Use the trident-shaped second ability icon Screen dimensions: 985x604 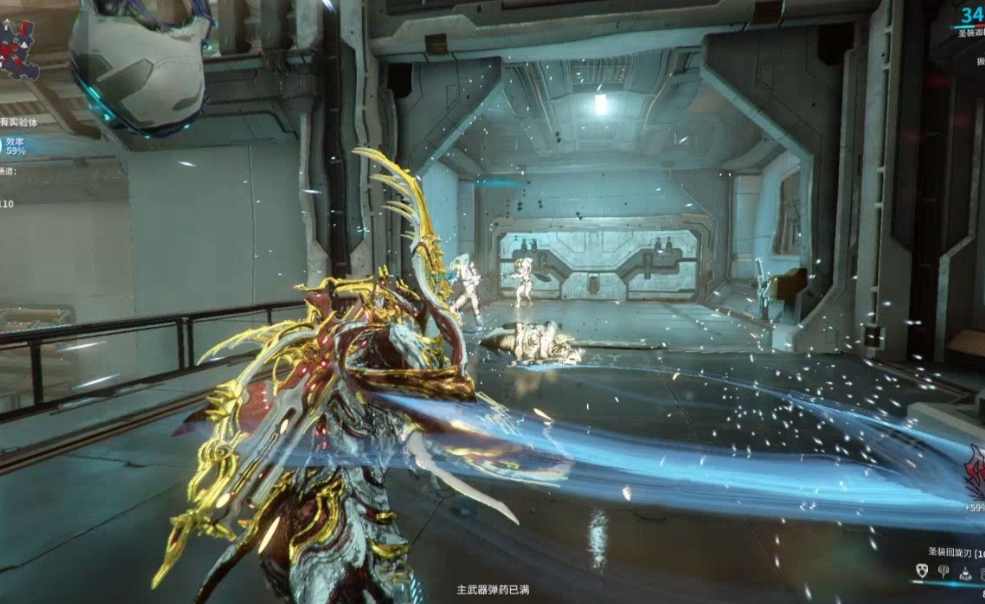(944, 572)
